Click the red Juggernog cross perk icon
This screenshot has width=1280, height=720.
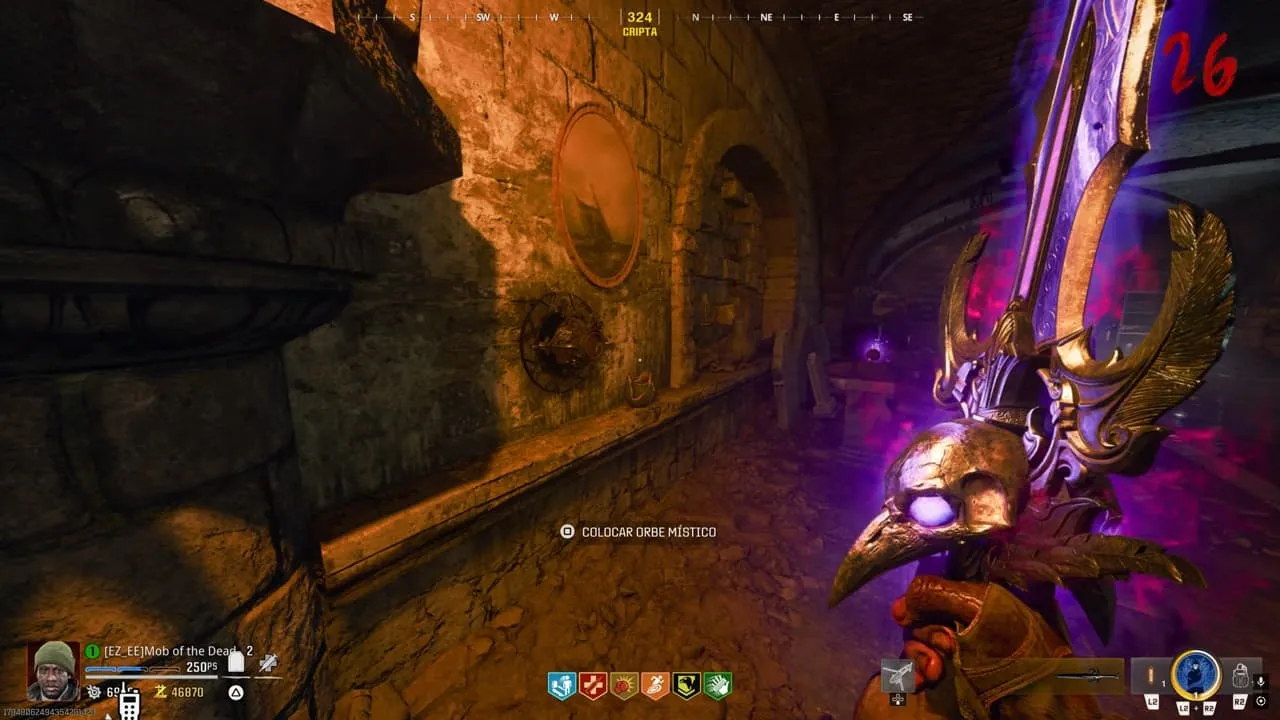(x=593, y=686)
